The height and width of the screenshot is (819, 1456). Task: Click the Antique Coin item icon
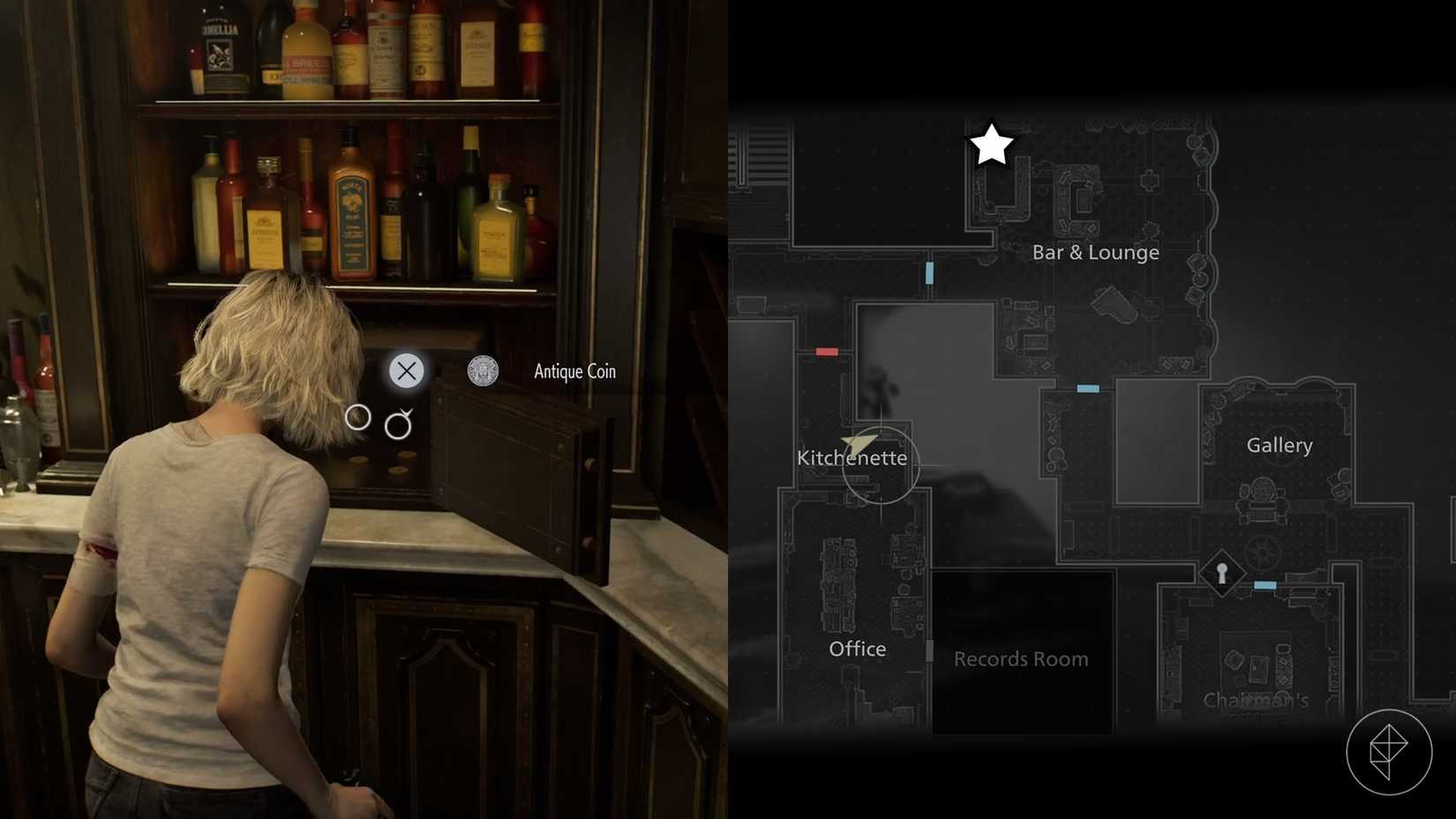(x=480, y=371)
